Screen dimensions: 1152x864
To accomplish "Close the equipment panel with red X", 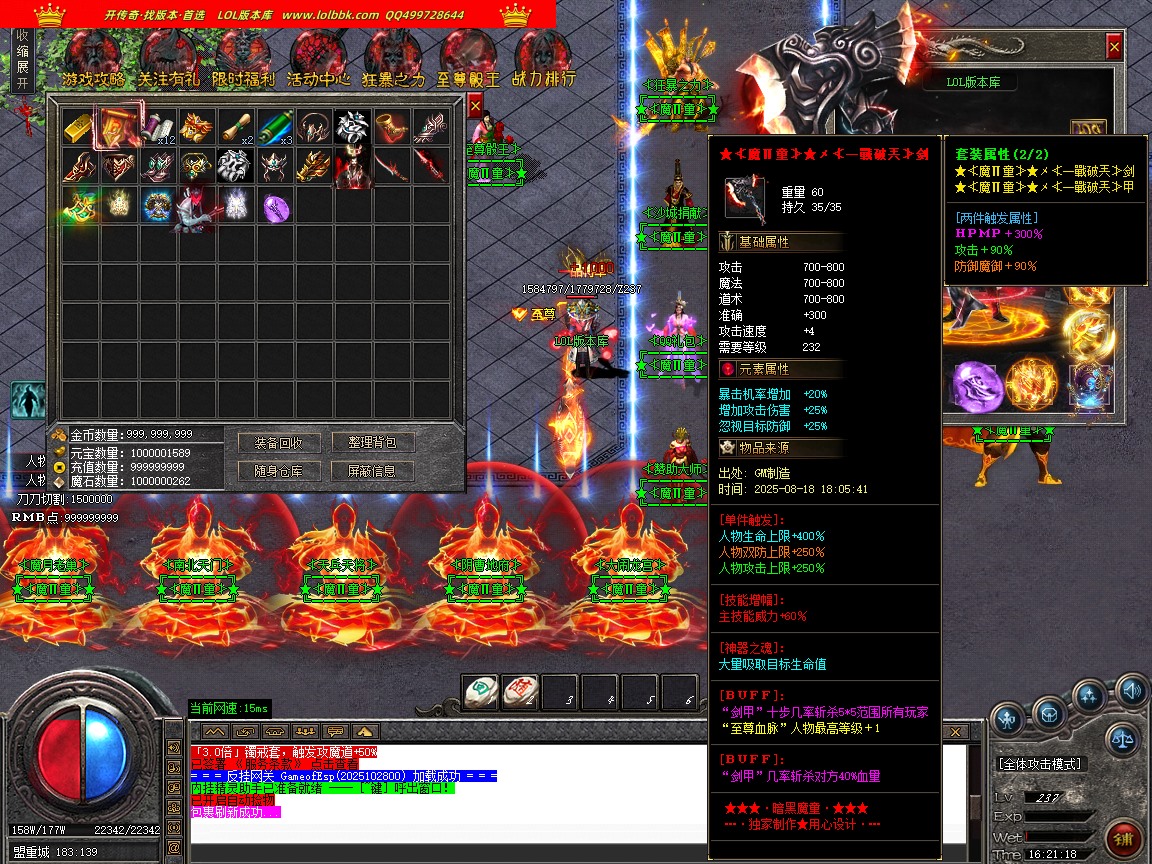I will pyautogui.click(x=1114, y=46).
